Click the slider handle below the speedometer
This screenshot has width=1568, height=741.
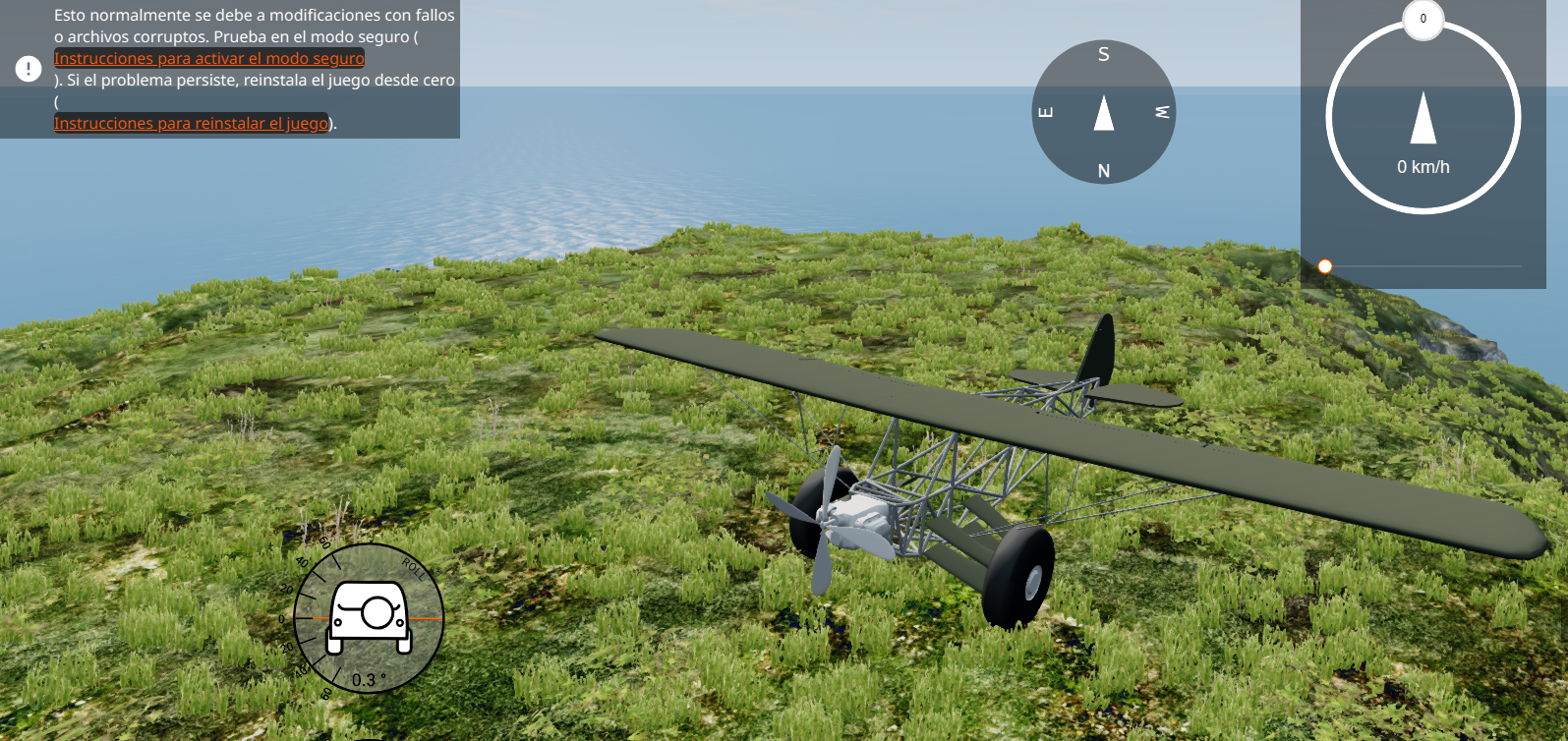point(1325,266)
